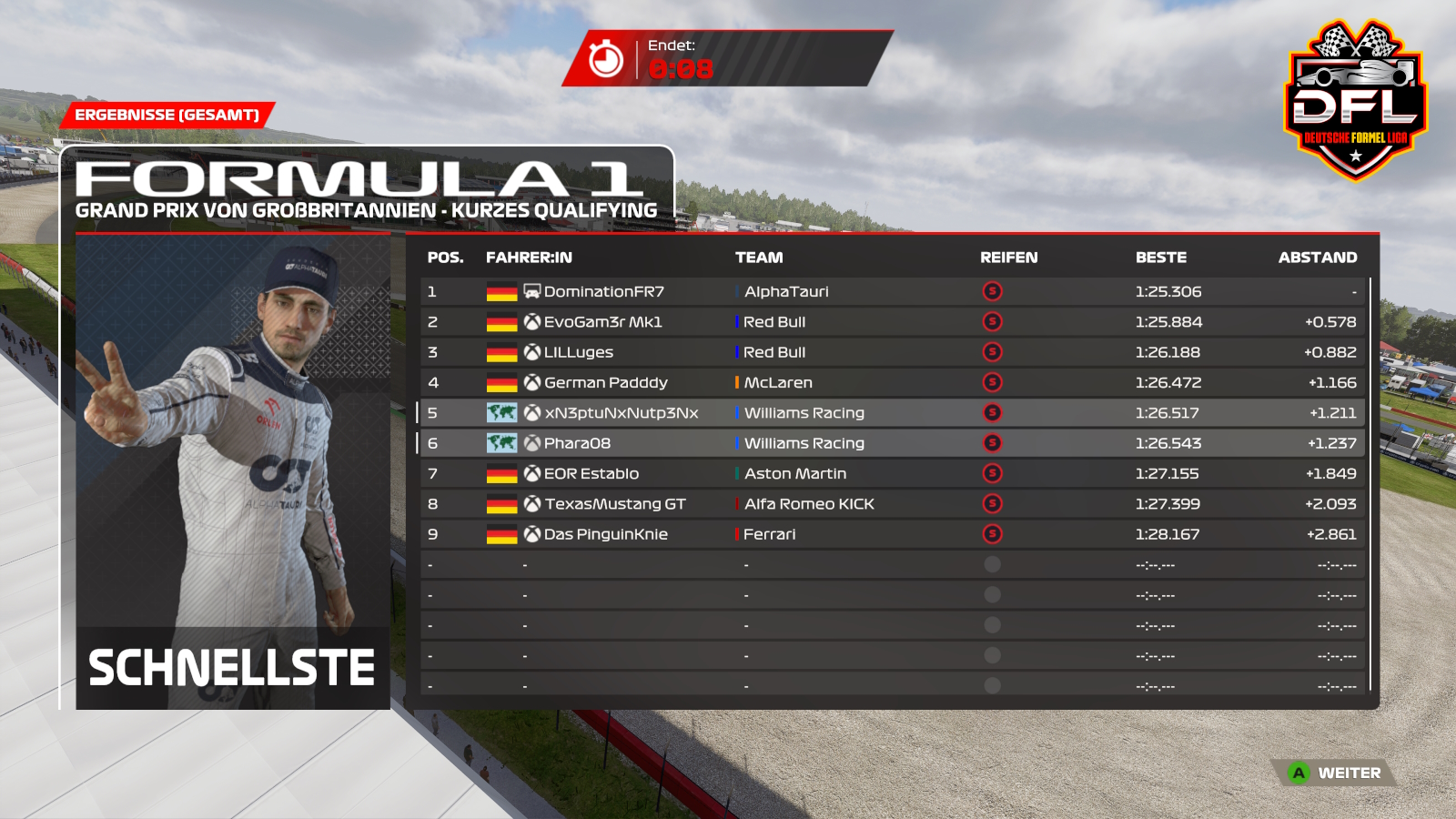
Task: Select LILLuges in the results list
Action: (579, 352)
